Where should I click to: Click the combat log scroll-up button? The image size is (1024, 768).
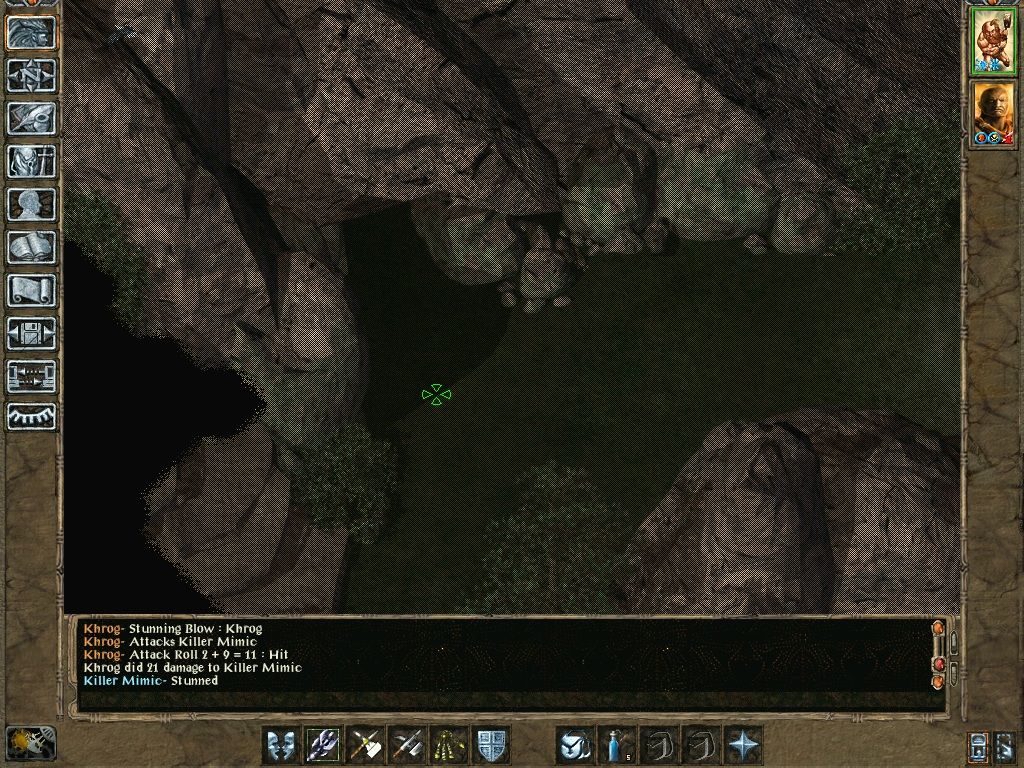(x=938, y=629)
